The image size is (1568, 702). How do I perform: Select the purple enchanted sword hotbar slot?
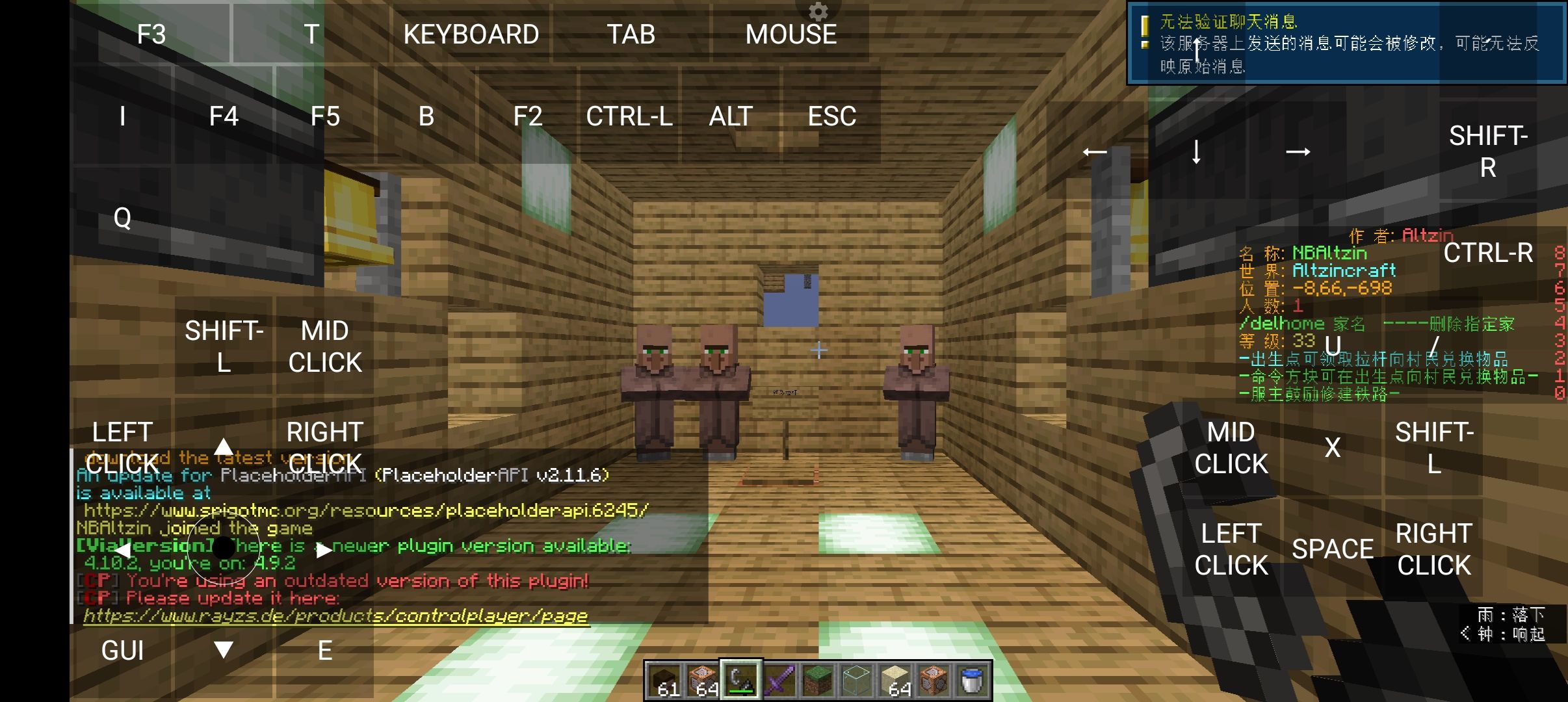[779, 681]
